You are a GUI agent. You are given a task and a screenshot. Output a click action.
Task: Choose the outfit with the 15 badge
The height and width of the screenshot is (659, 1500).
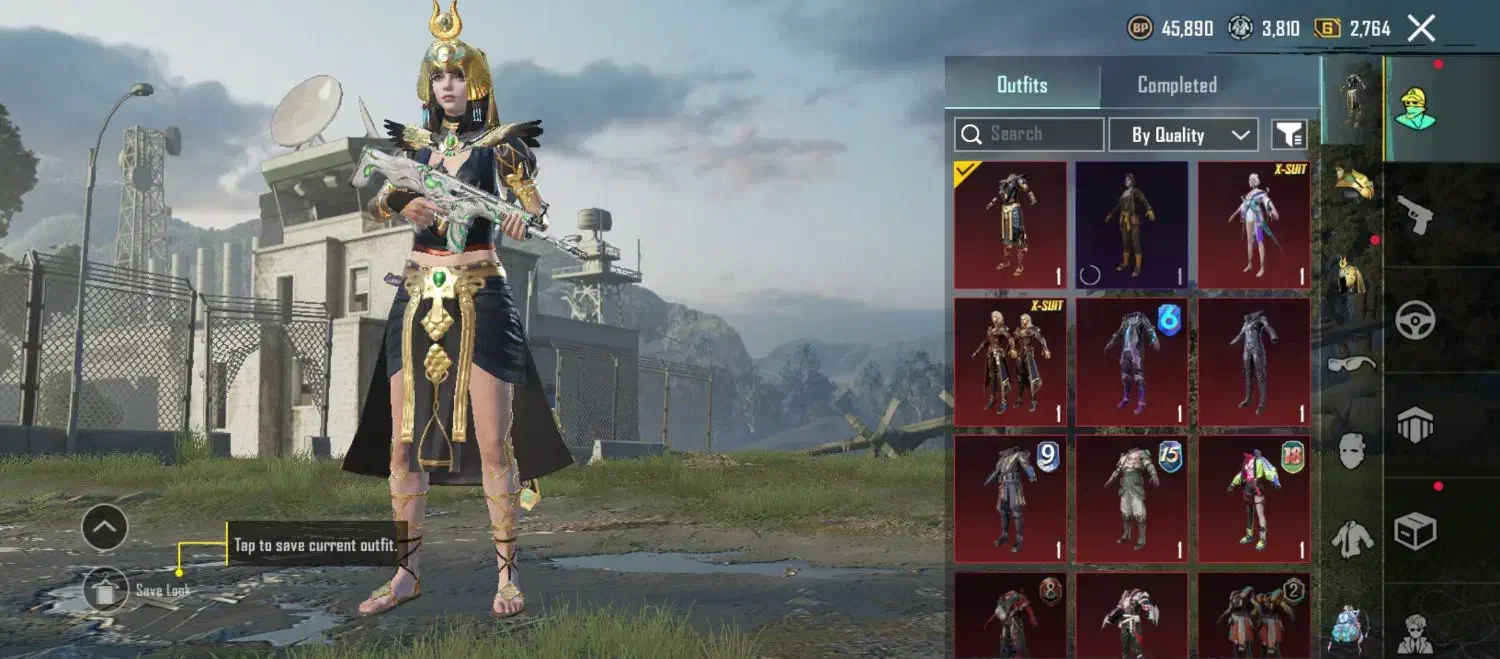click(1132, 498)
